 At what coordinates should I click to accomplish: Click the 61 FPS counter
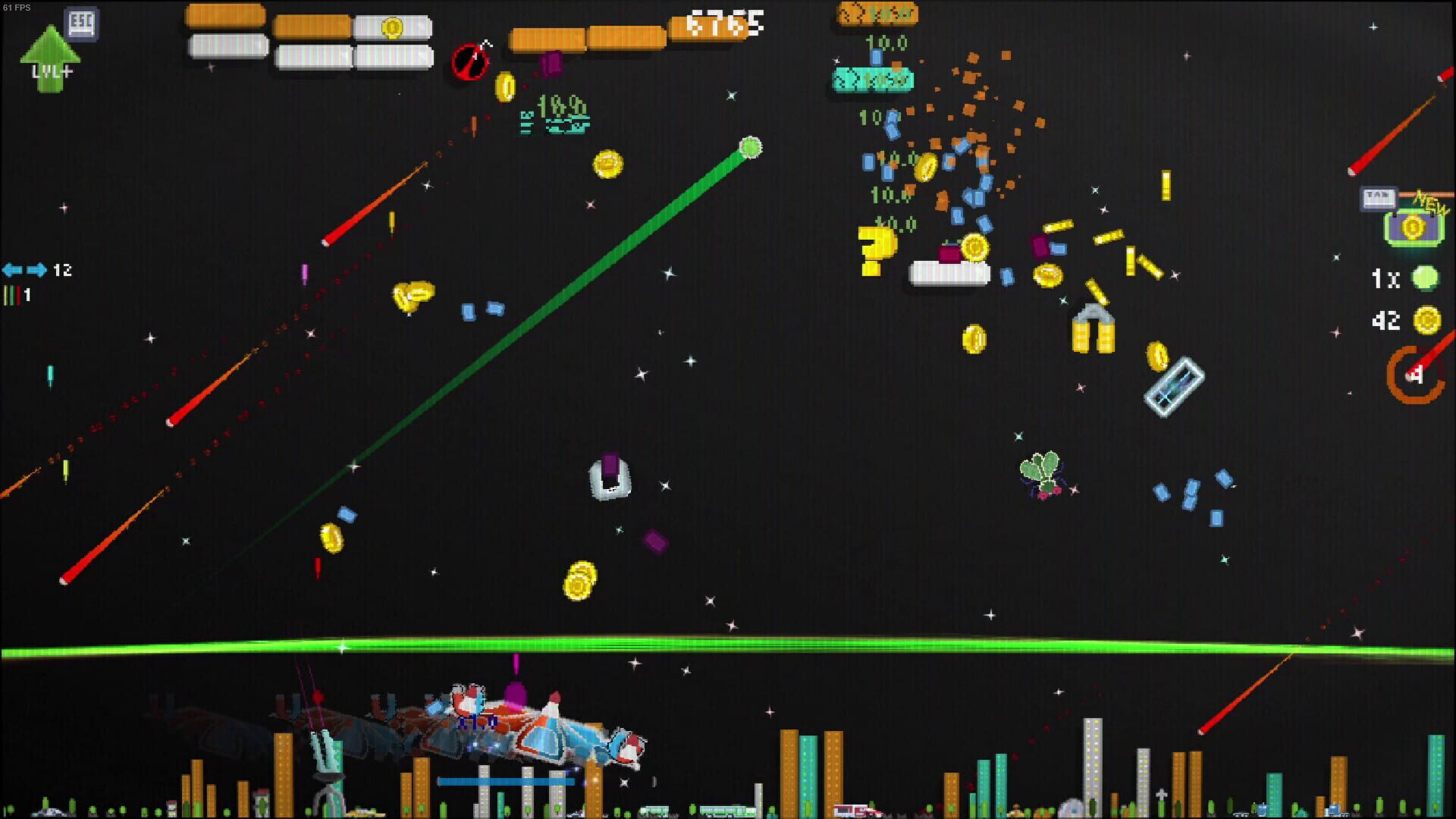(x=15, y=6)
